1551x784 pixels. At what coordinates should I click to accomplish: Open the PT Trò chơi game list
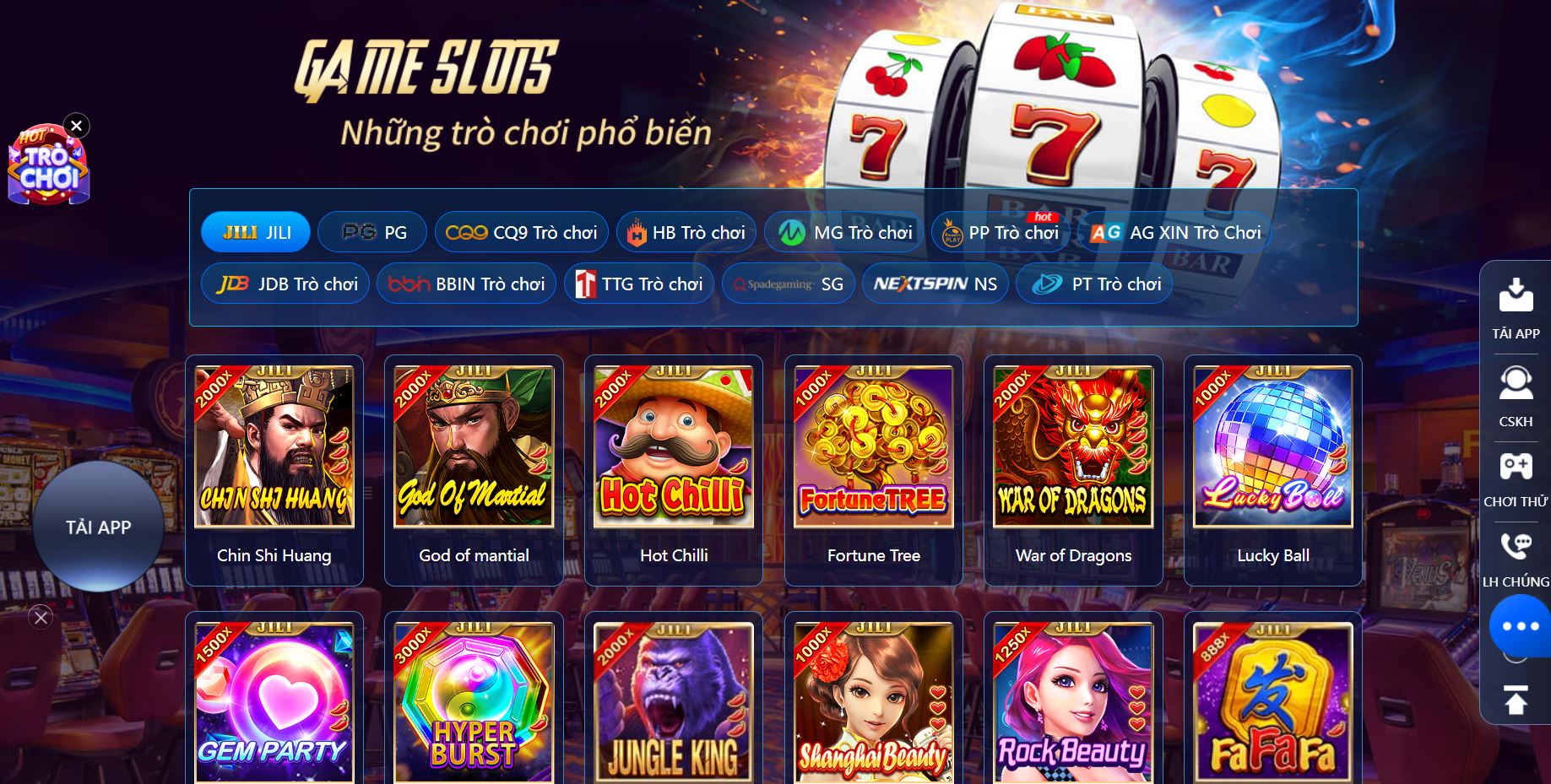pos(1093,284)
